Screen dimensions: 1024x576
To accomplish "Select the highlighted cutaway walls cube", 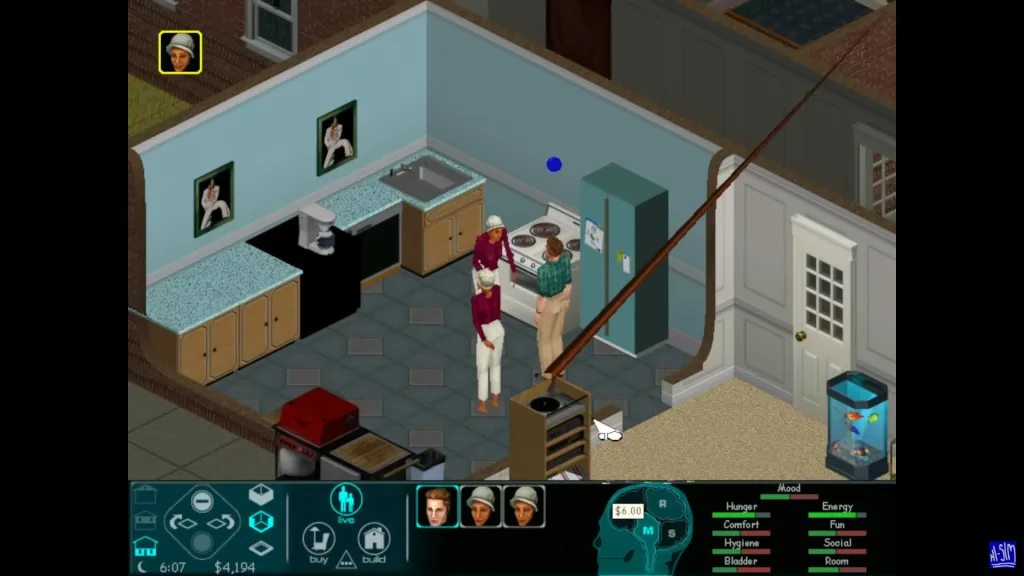I will (x=260, y=521).
